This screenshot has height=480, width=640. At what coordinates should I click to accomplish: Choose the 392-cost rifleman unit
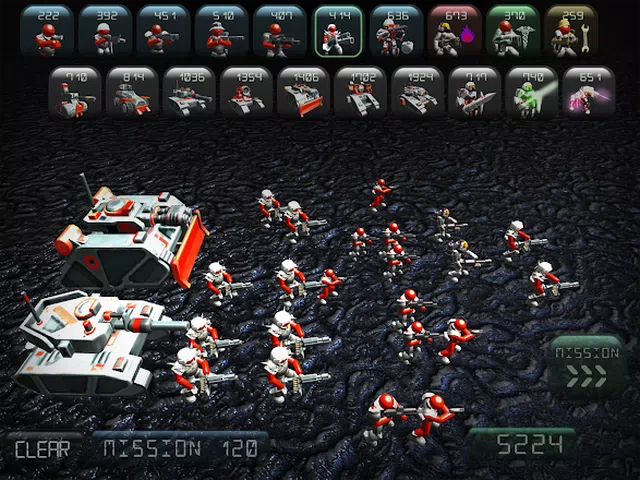(104, 32)
